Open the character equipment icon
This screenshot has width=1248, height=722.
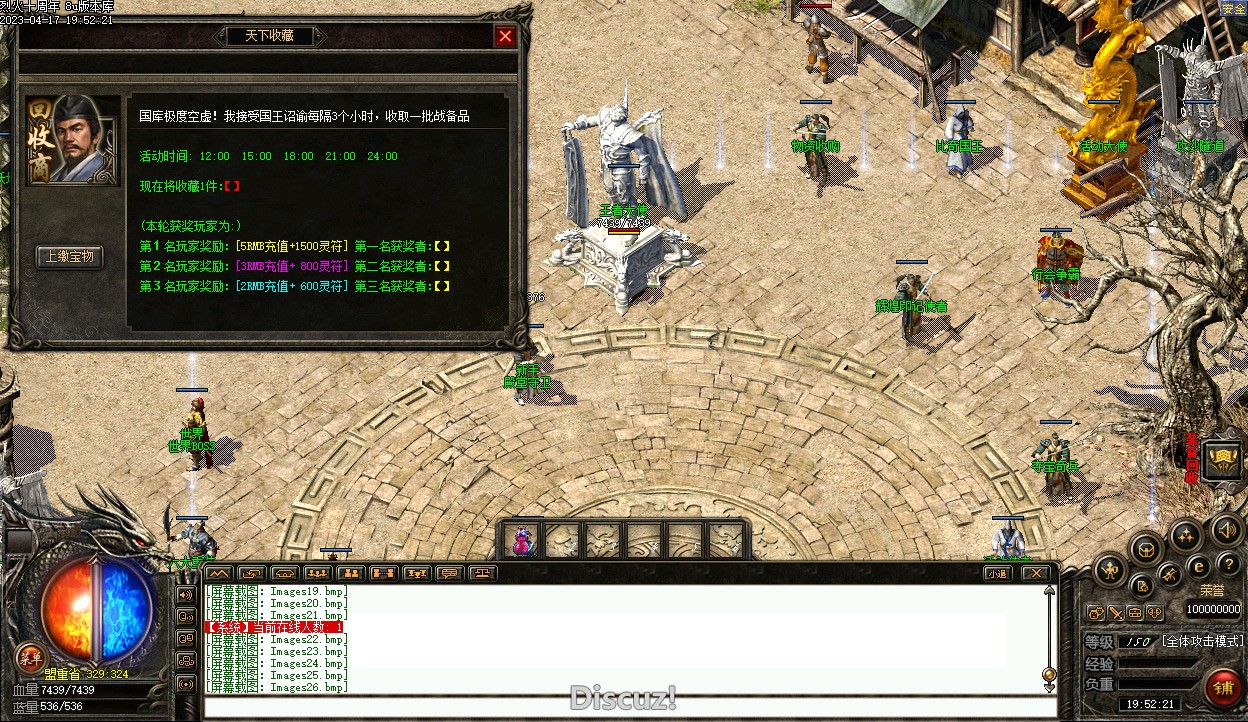(x=1110, y=571)
